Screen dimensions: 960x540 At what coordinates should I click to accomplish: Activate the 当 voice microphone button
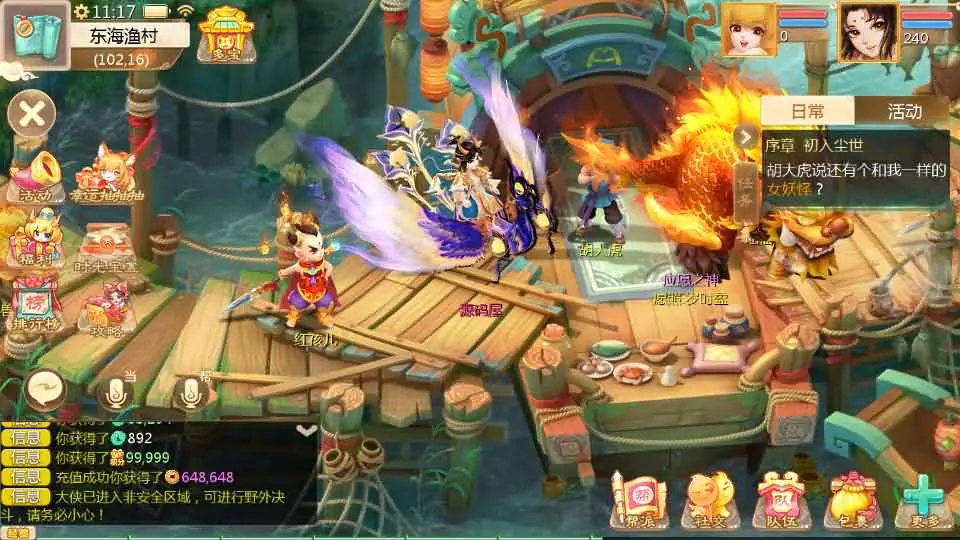click(x=118, y=390)
